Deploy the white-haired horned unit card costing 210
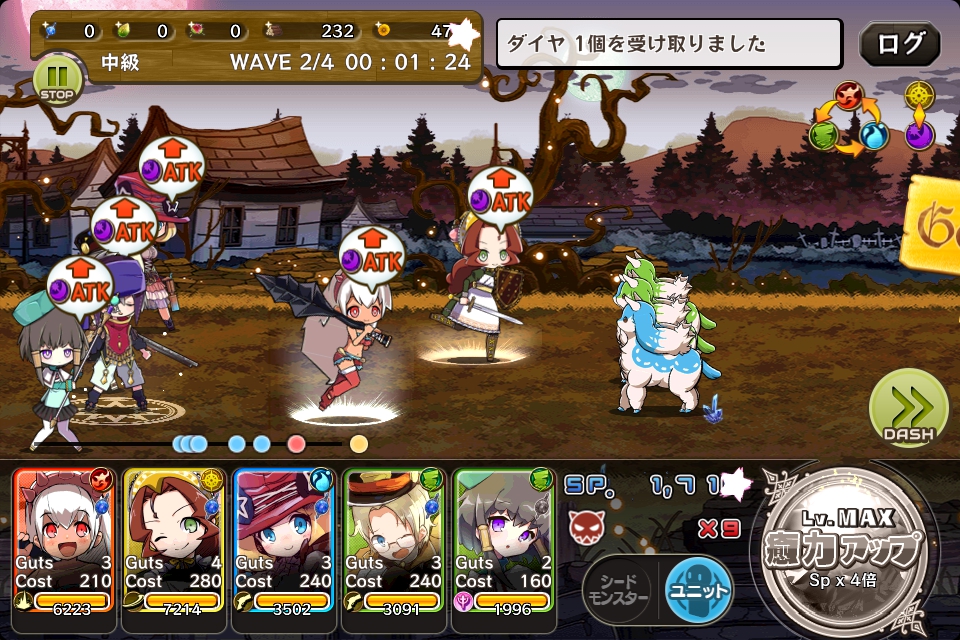Image resolution: width=960 pixels, height=640 pixels. [65, 538]
